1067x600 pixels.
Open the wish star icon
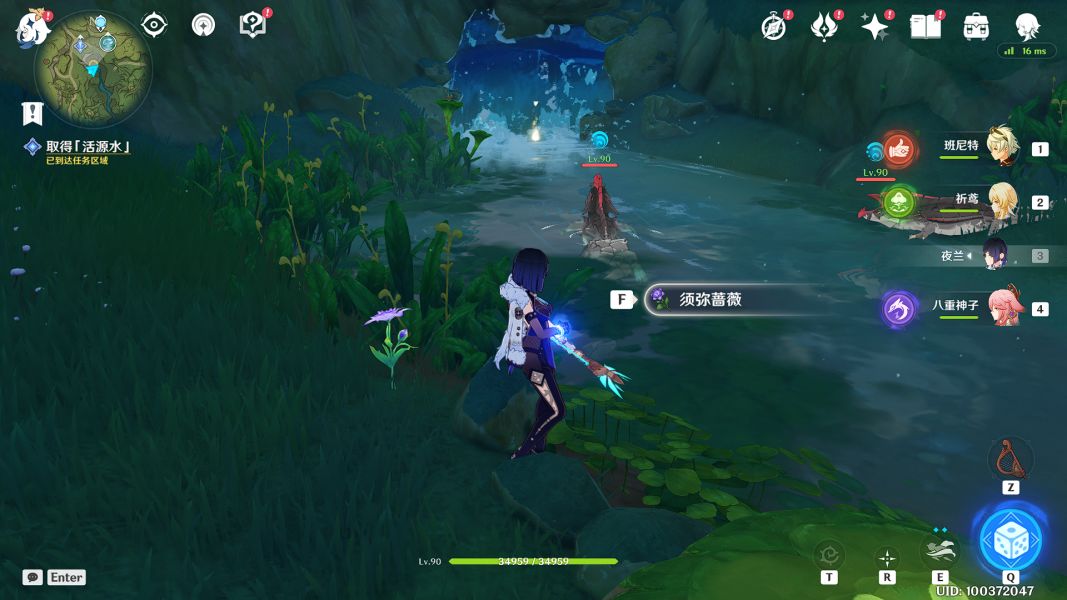coord(875,27)
